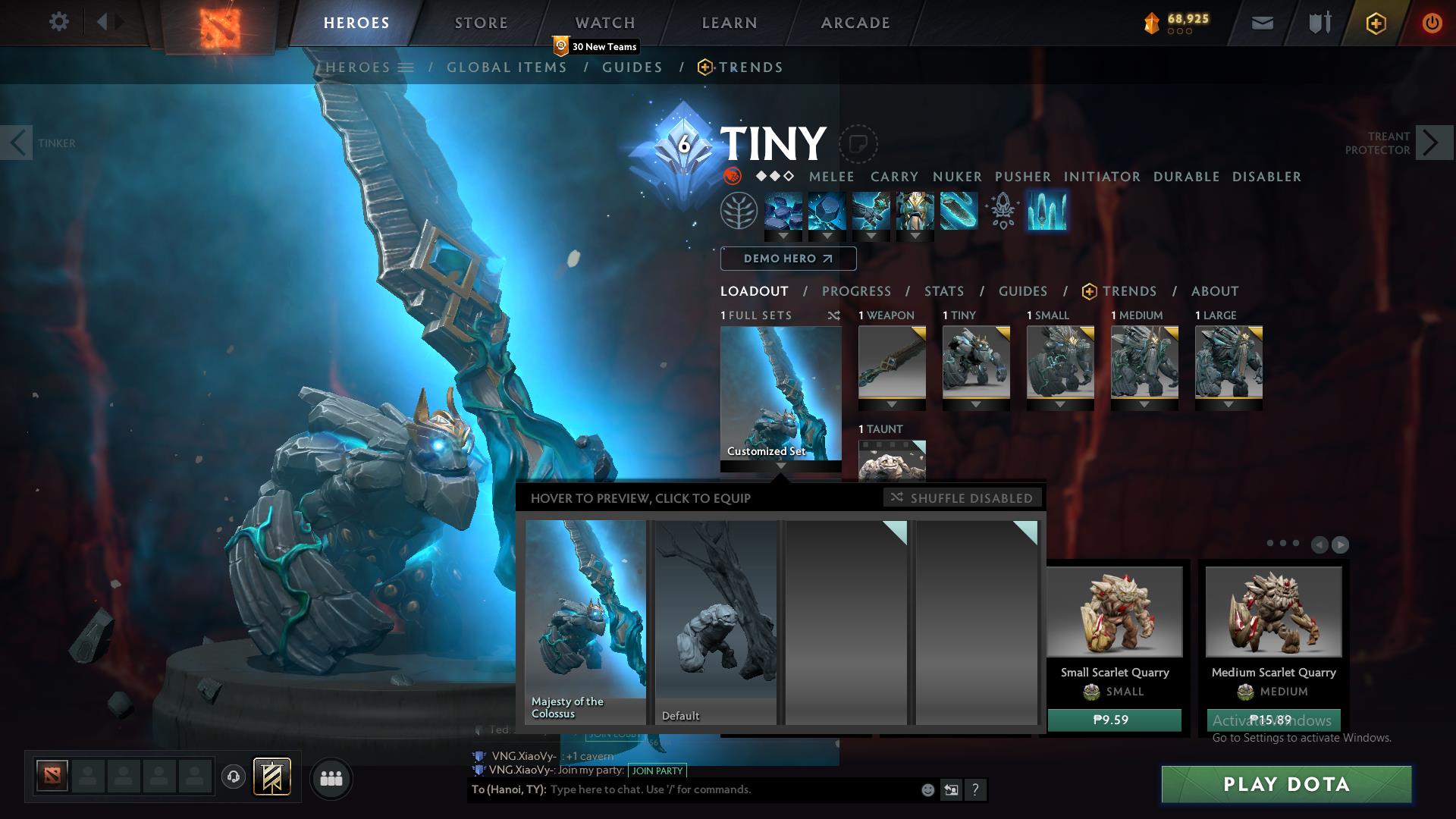Click the power/logout icon
The image size is (1456, 819).
[x=1432, y=22]
